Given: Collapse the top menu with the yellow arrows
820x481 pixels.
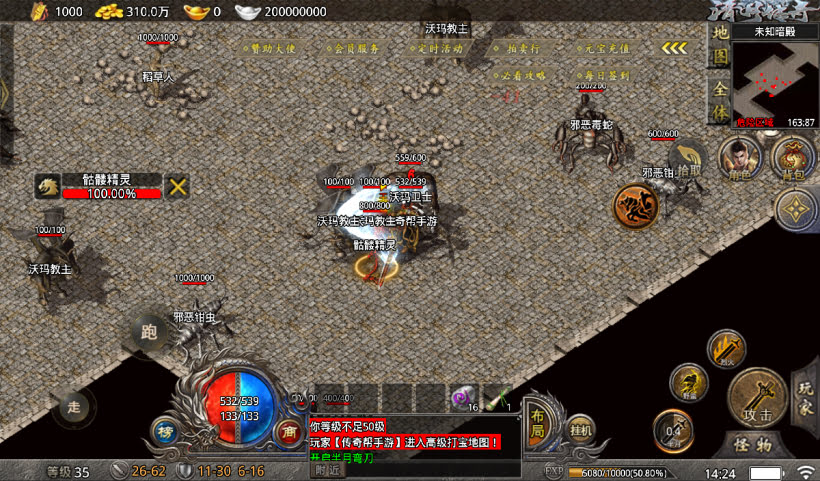Looking at the screenshot, I should (x=675, y=47).
